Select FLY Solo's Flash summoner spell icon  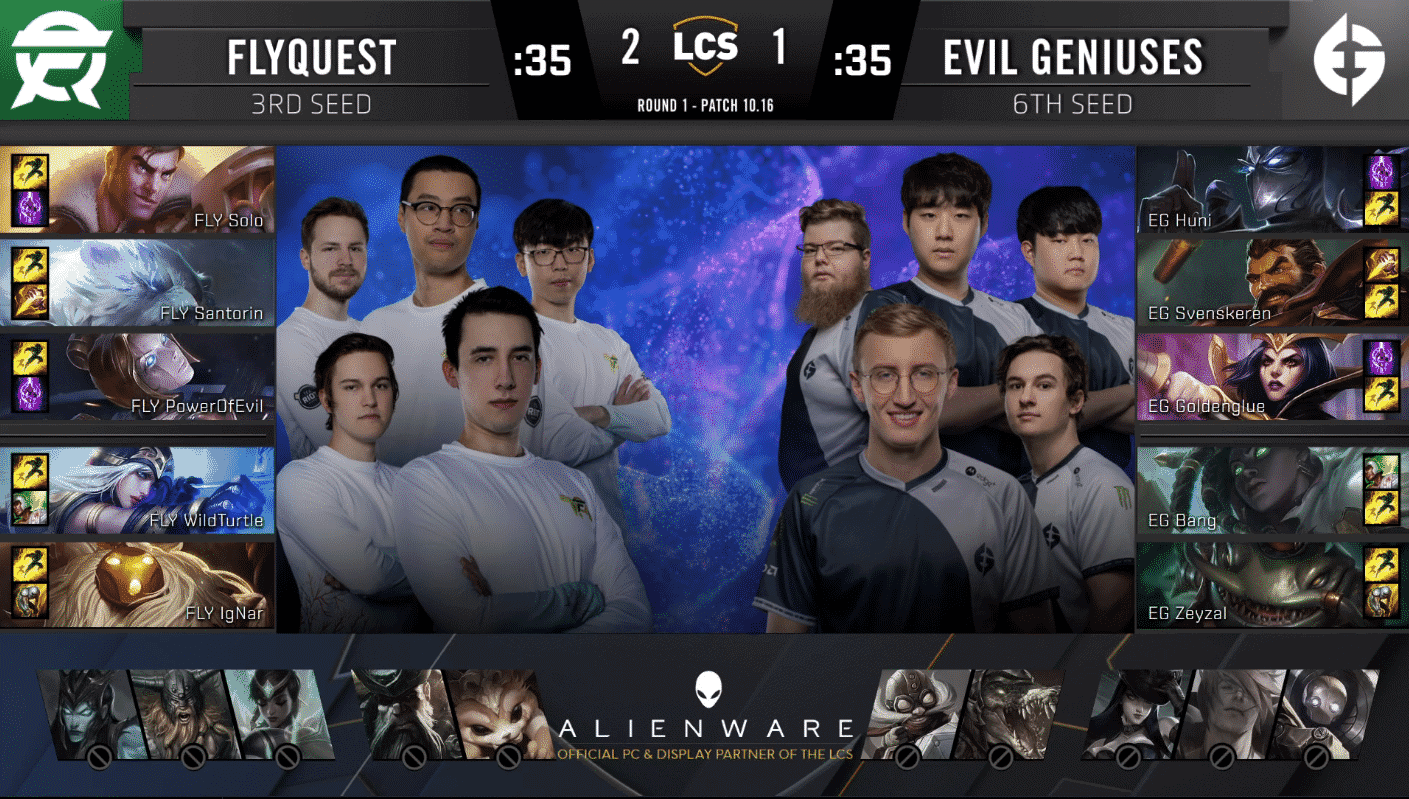[30, 170]
